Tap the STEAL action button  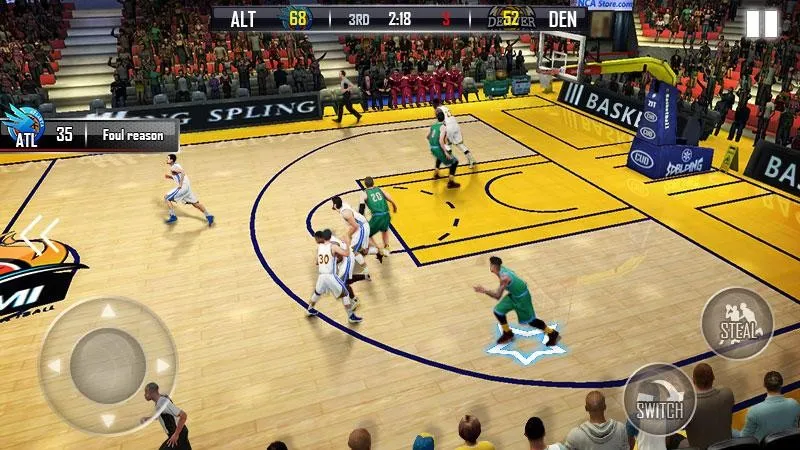coord(737,323)
